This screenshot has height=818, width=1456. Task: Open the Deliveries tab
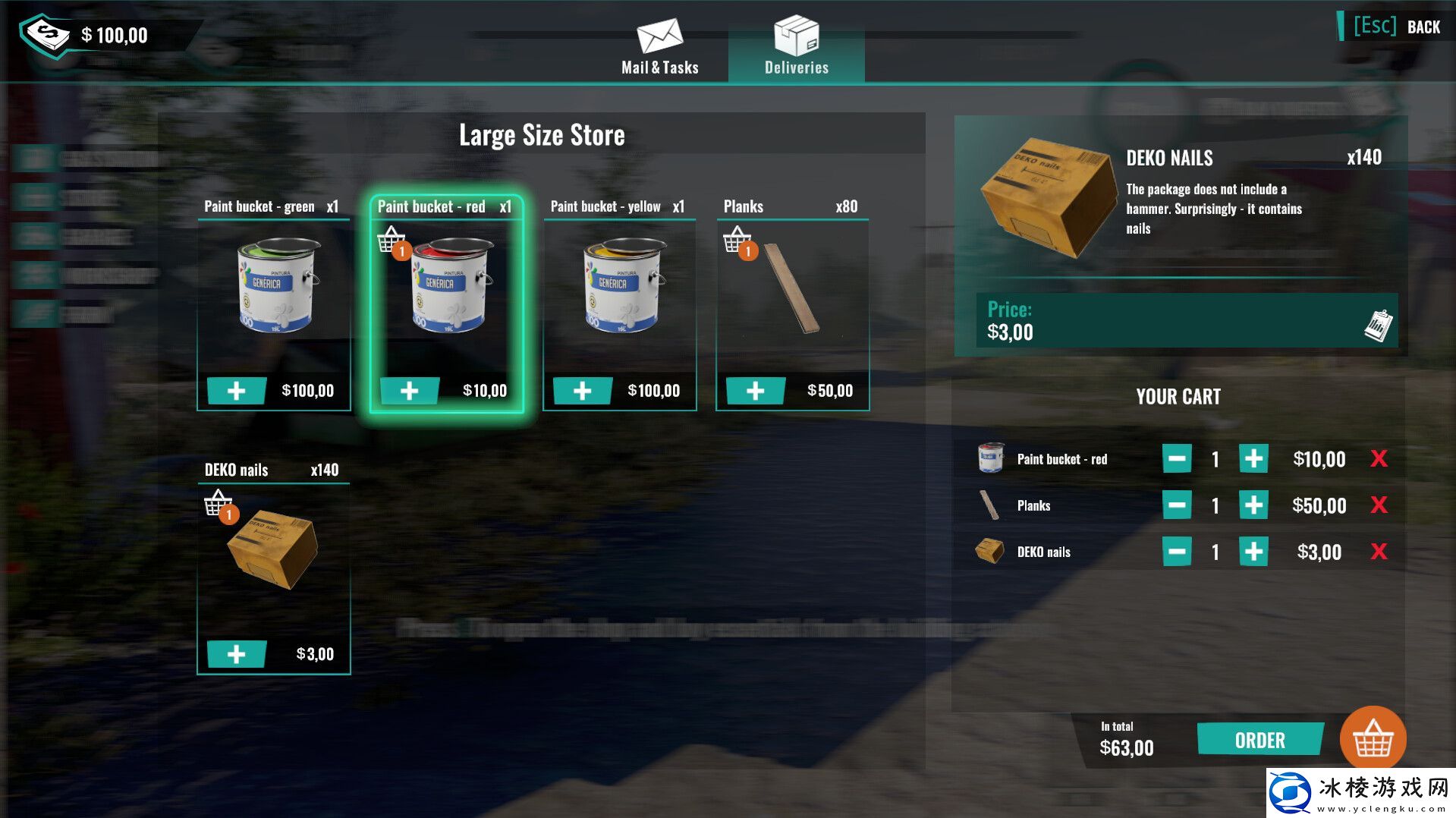[x=796, y=48]
